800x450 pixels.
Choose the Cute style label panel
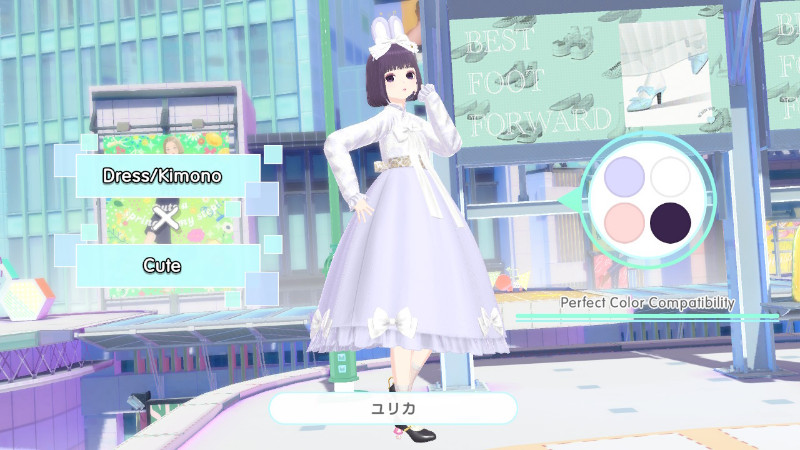(162, 266)
